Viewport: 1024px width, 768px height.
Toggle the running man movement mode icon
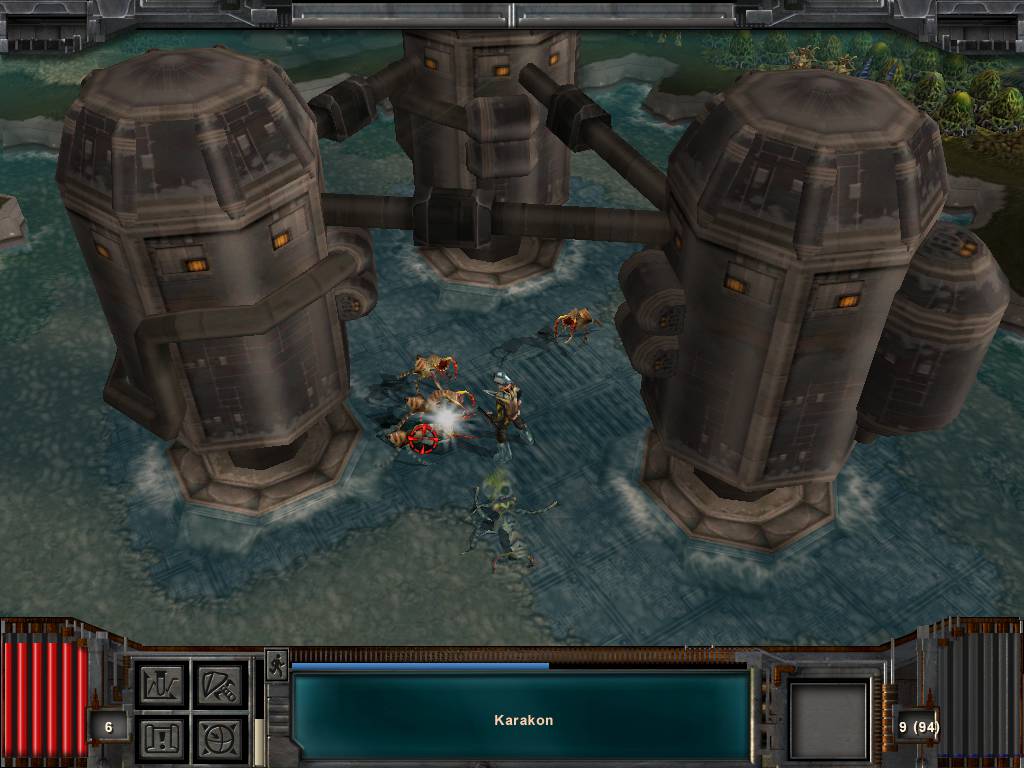click(276, 665)
